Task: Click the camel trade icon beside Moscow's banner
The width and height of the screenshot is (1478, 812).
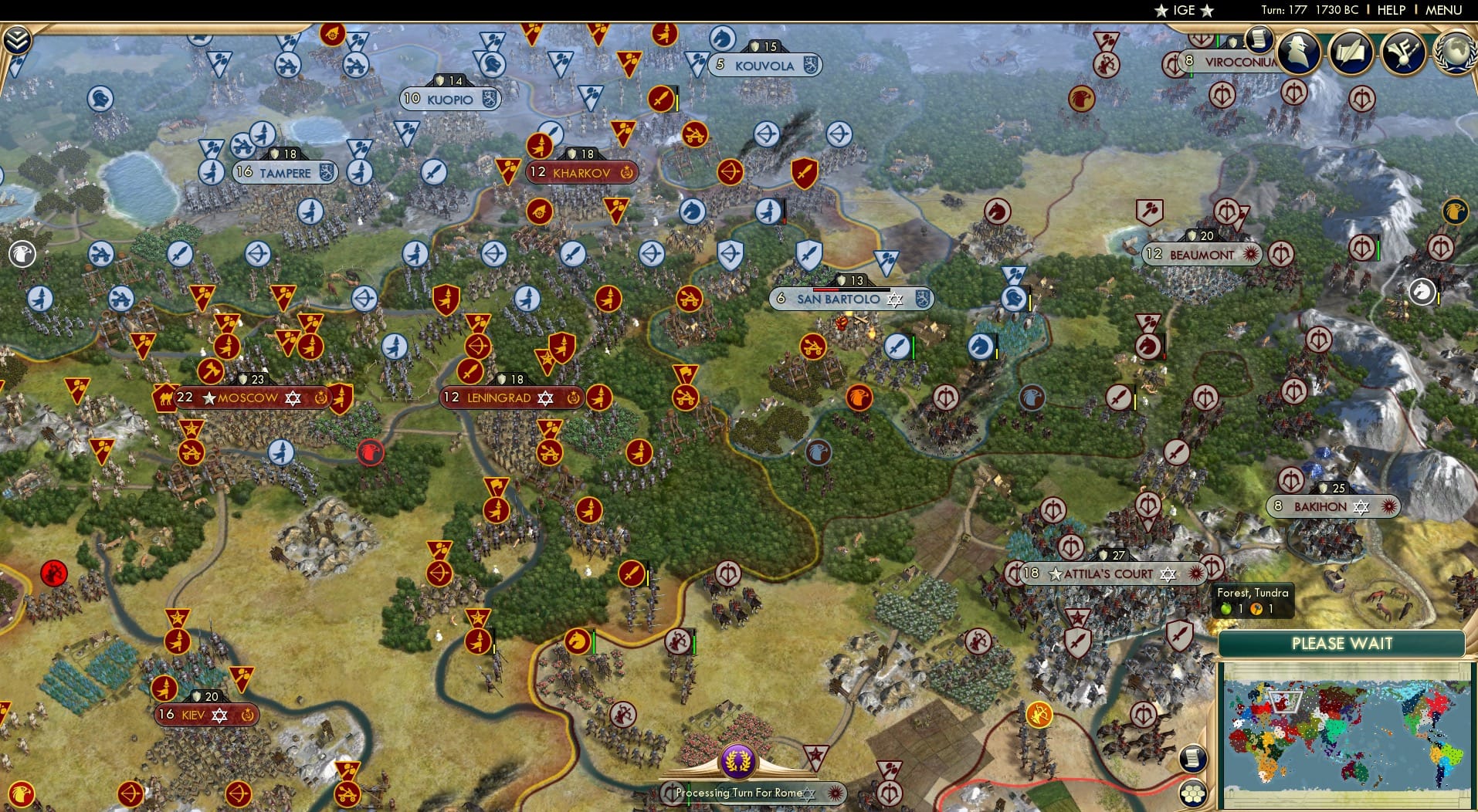Action: point(166,398)
